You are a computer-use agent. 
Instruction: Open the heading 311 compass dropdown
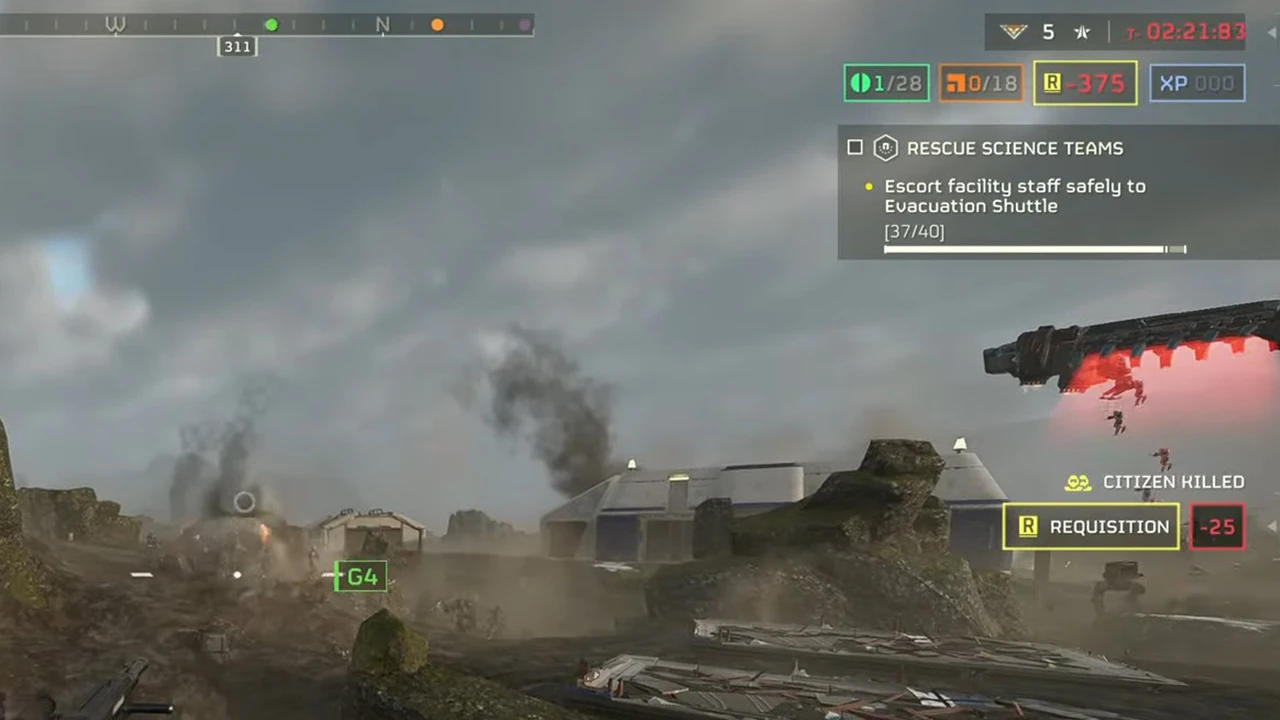coord(237,46)
